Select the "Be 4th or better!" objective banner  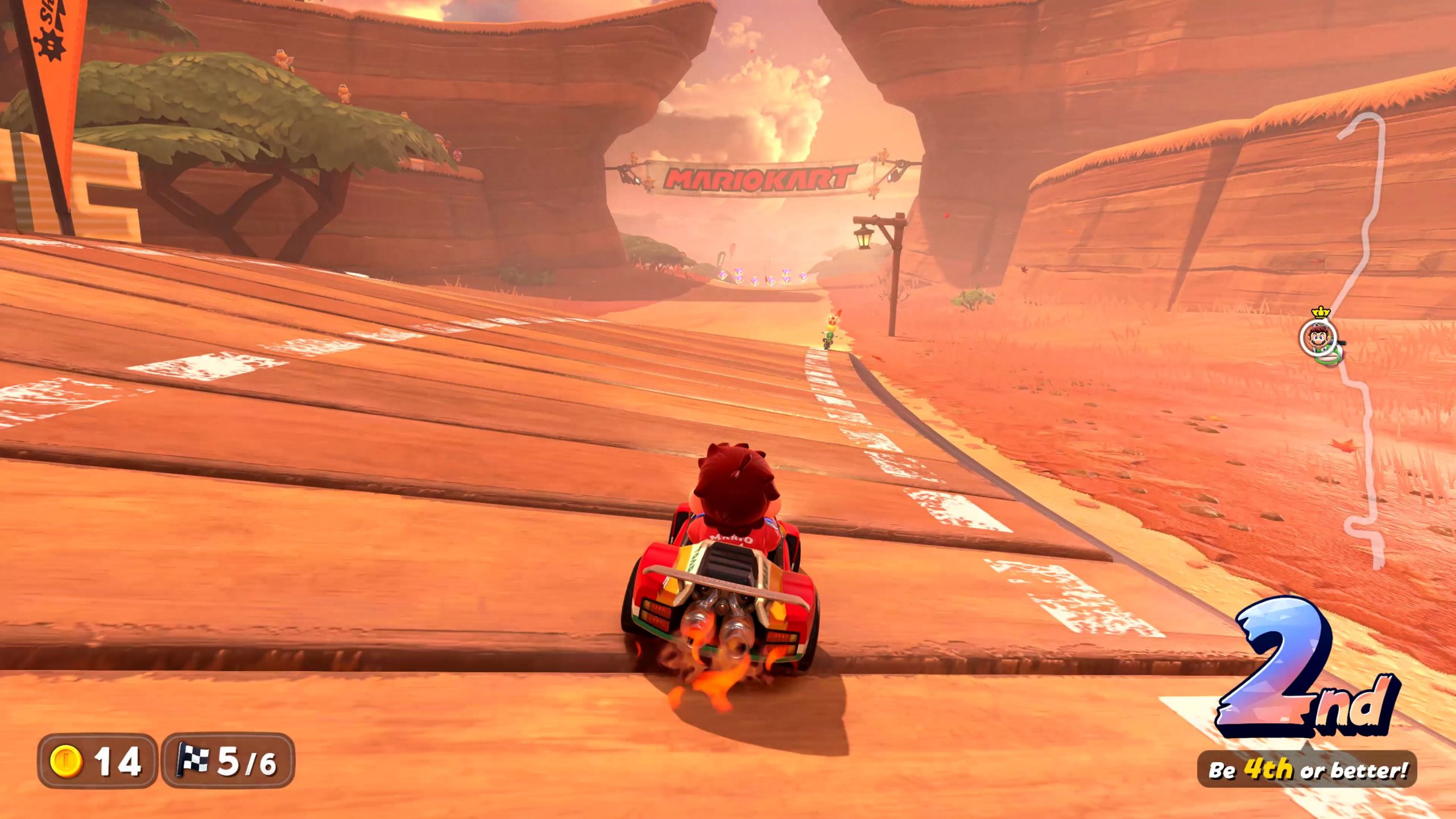point(1306,770)
